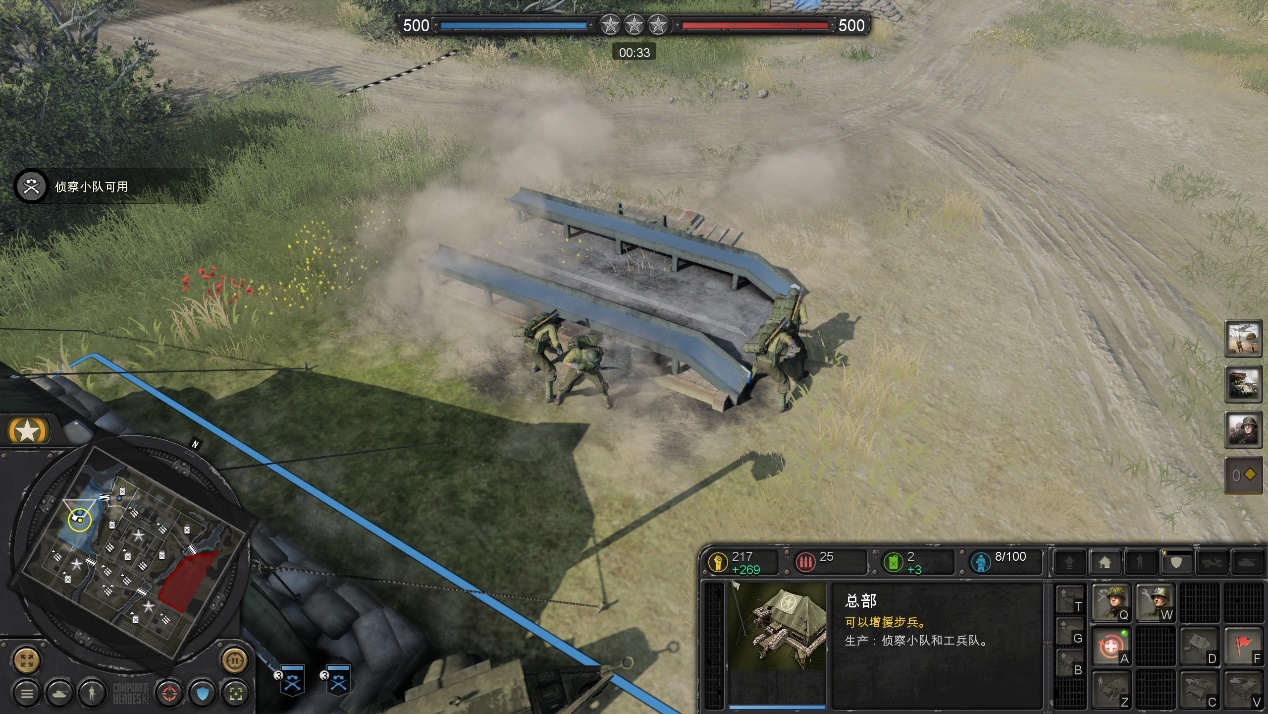Train the engineer squad (W wrench portrait)
This screenshot has width=1268, height=714.
(1155, 603)
